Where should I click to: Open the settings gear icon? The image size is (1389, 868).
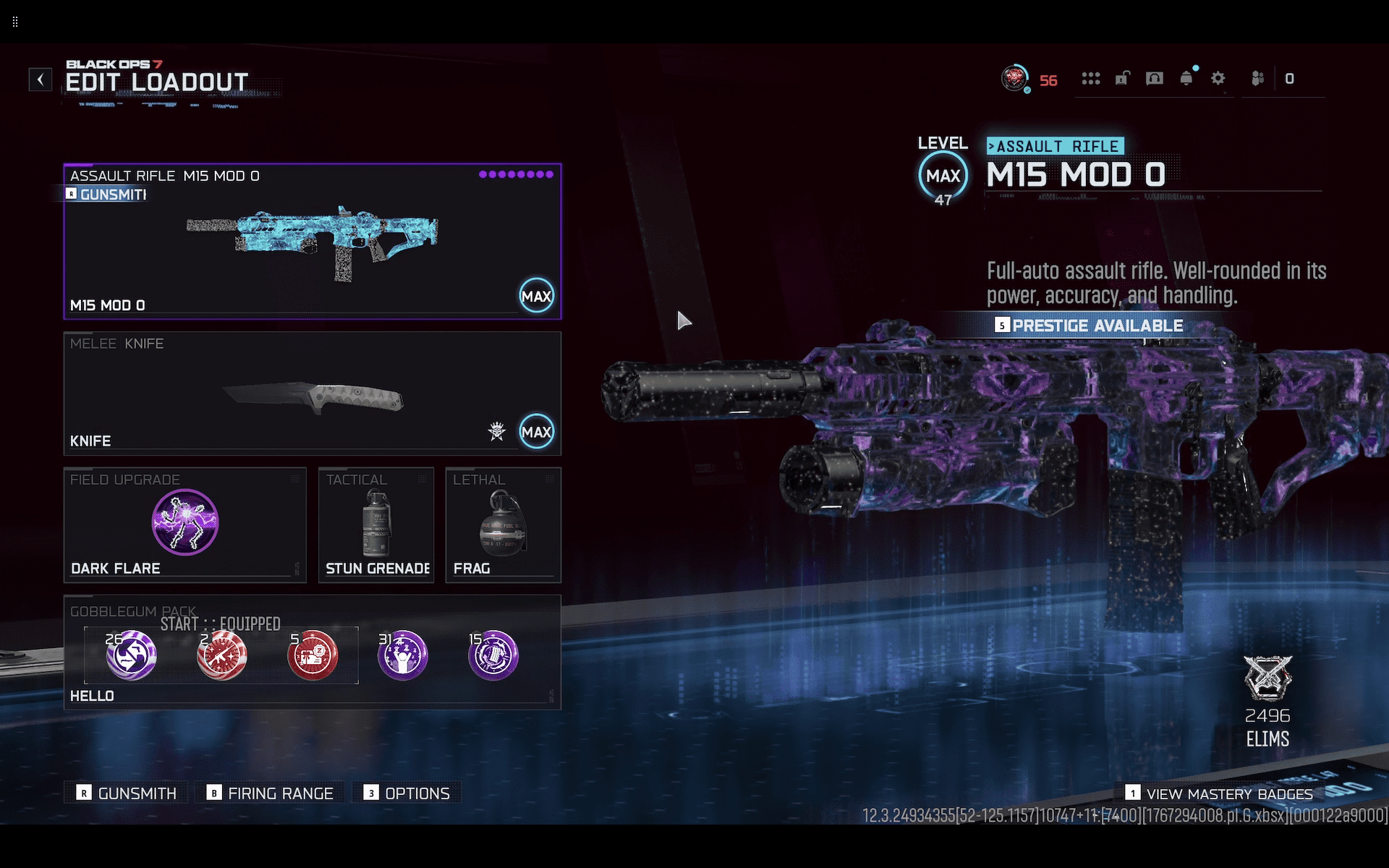click(1218, 78)
